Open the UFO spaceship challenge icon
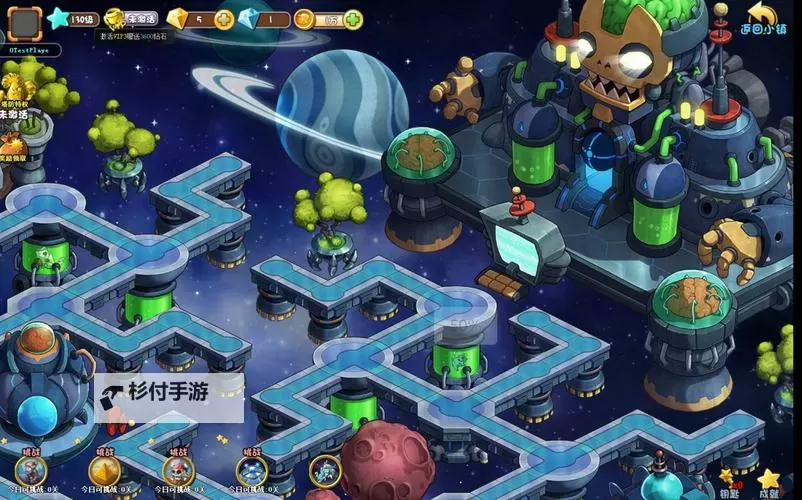802x500 pixels. point(252,470)
